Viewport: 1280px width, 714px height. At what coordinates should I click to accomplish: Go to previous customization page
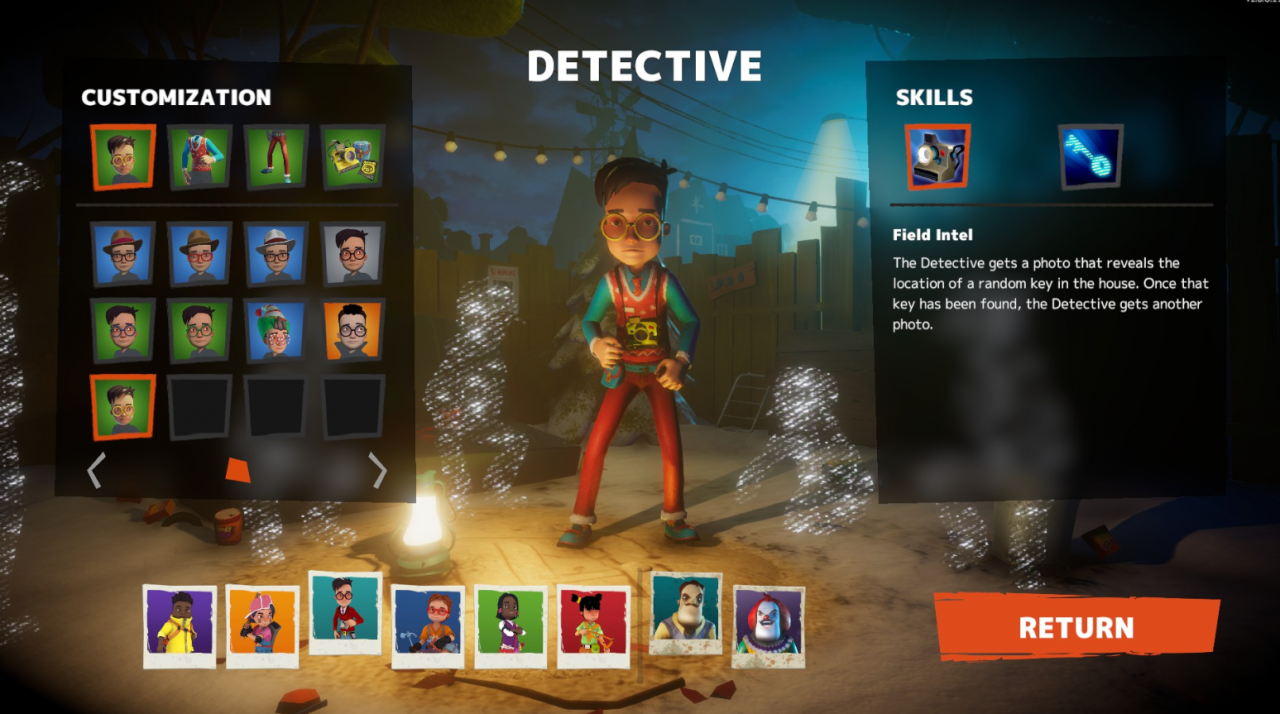(x=96, y=470)
